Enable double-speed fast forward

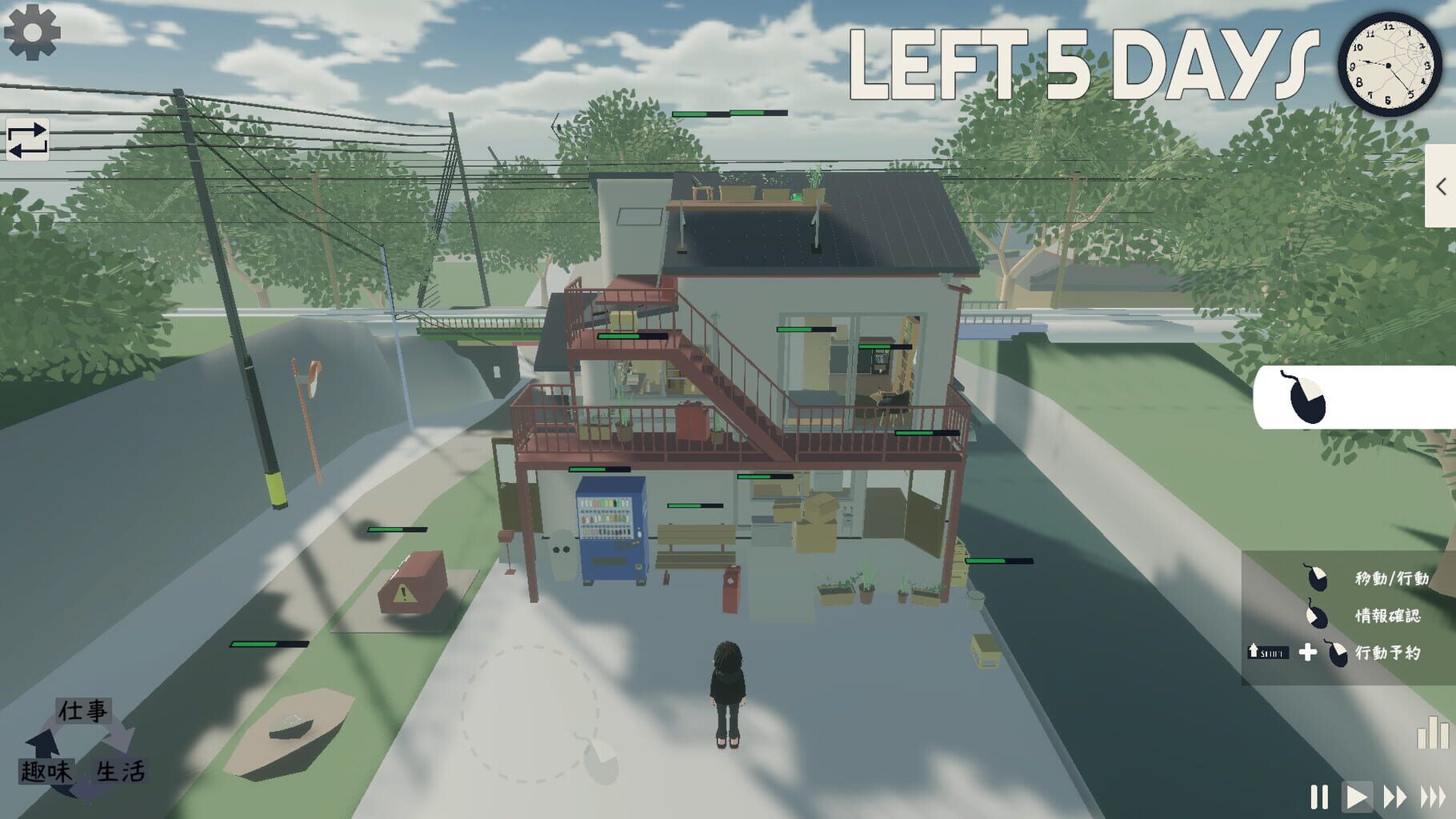[x=1396, y=796]
